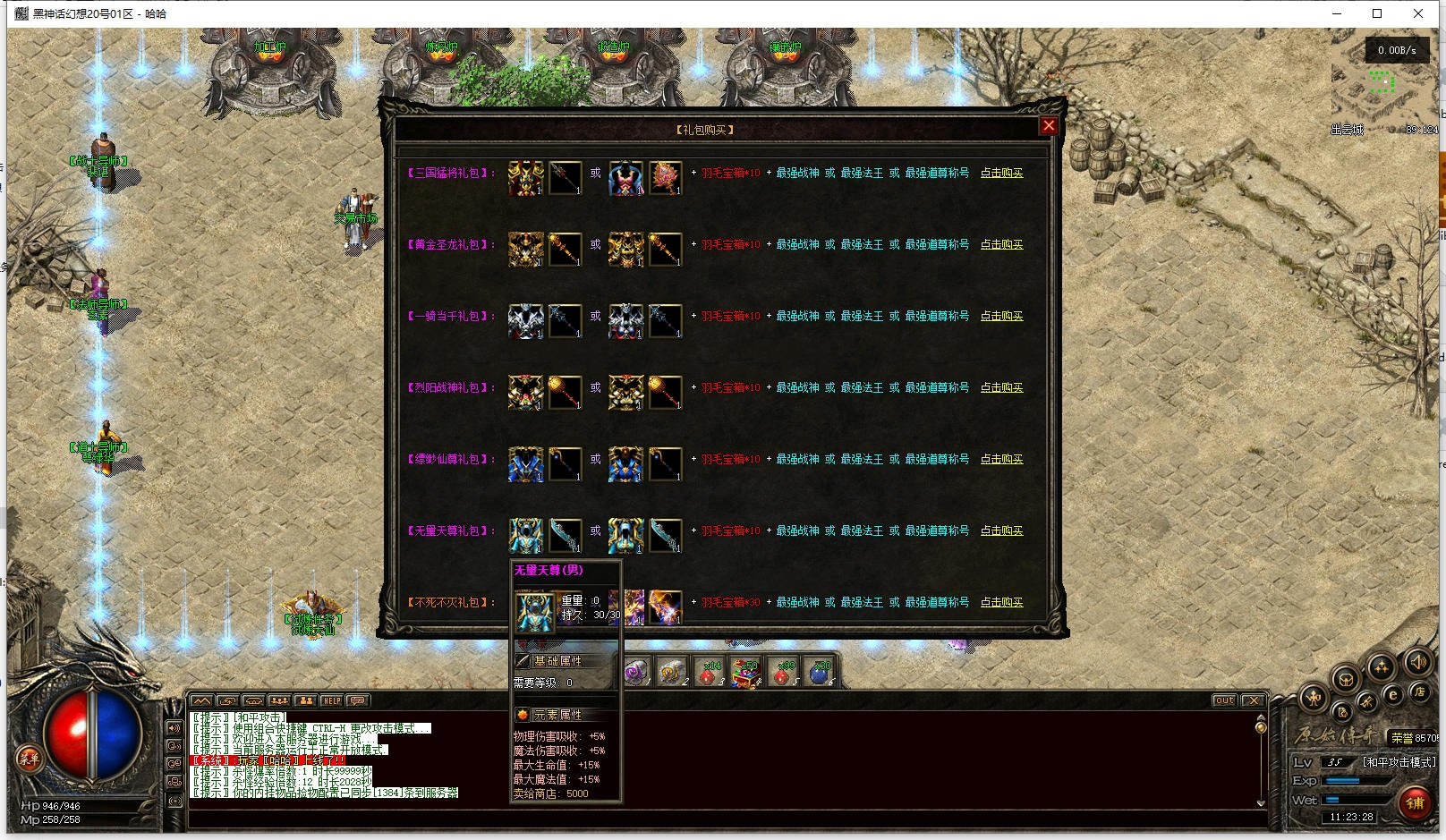Purchase the 黄金圣龙礼包 gift pack
Screen dimensions: 1446x840
(1001, 245)
